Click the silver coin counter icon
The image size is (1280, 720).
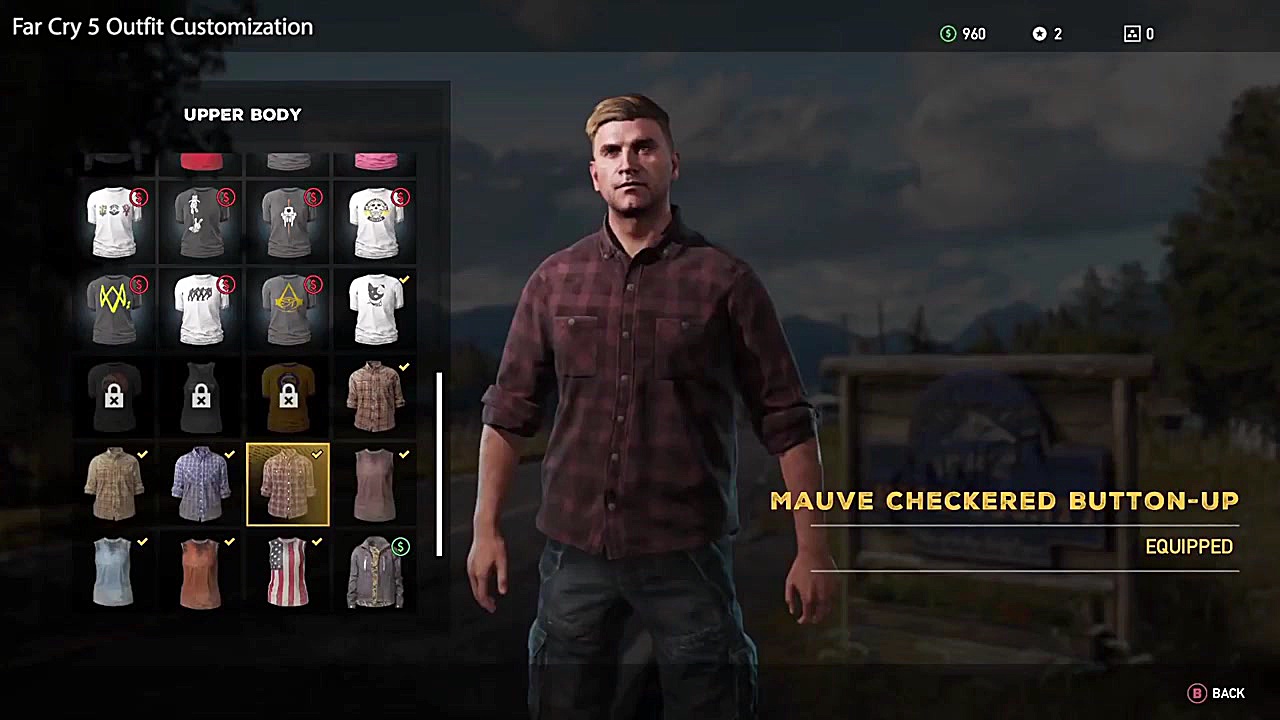click(x=1037, y=33)
